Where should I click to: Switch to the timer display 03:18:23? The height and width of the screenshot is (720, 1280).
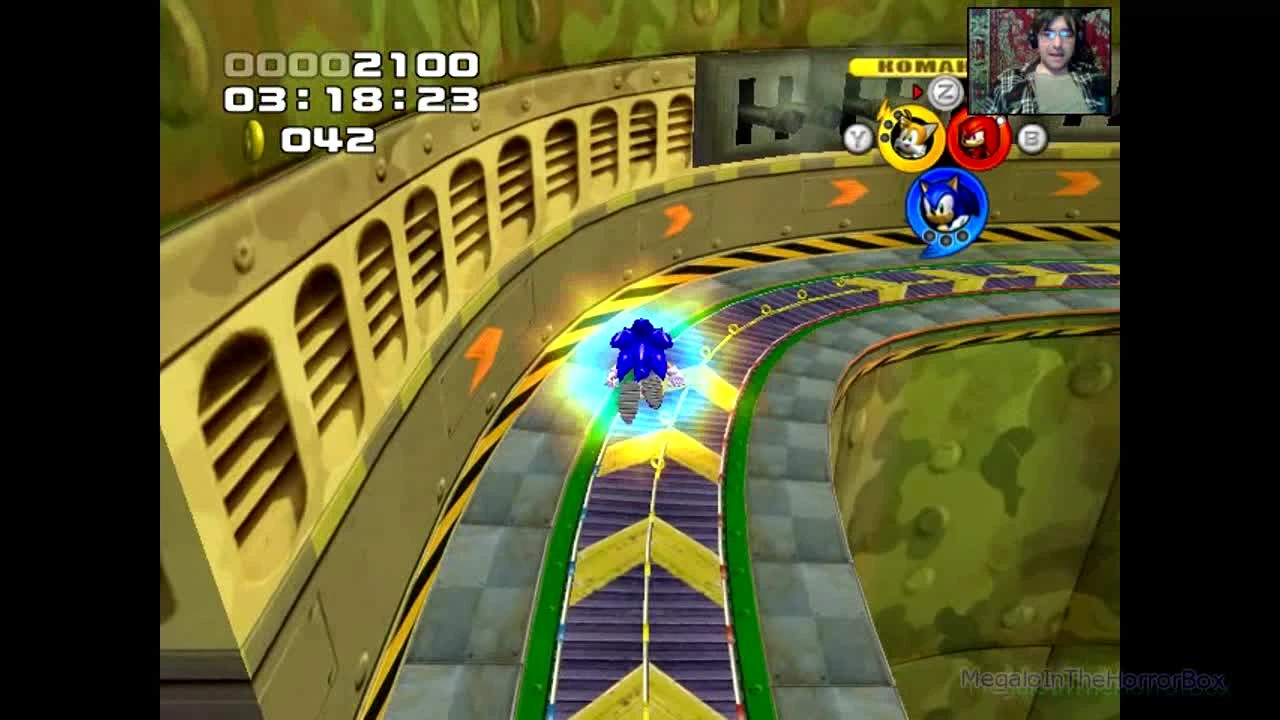coord(353,102)
